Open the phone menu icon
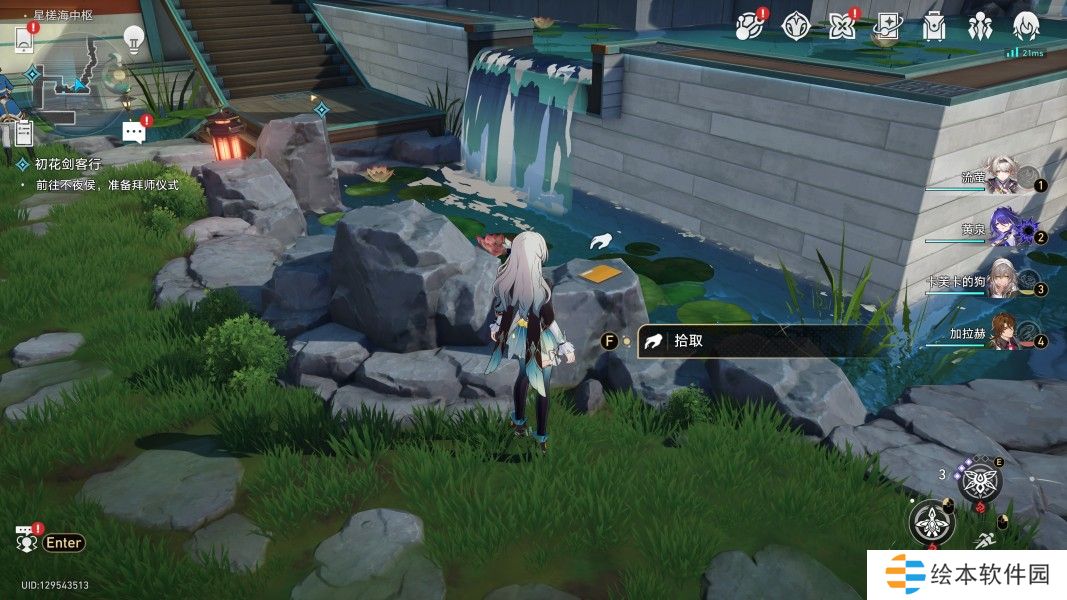 25,40
